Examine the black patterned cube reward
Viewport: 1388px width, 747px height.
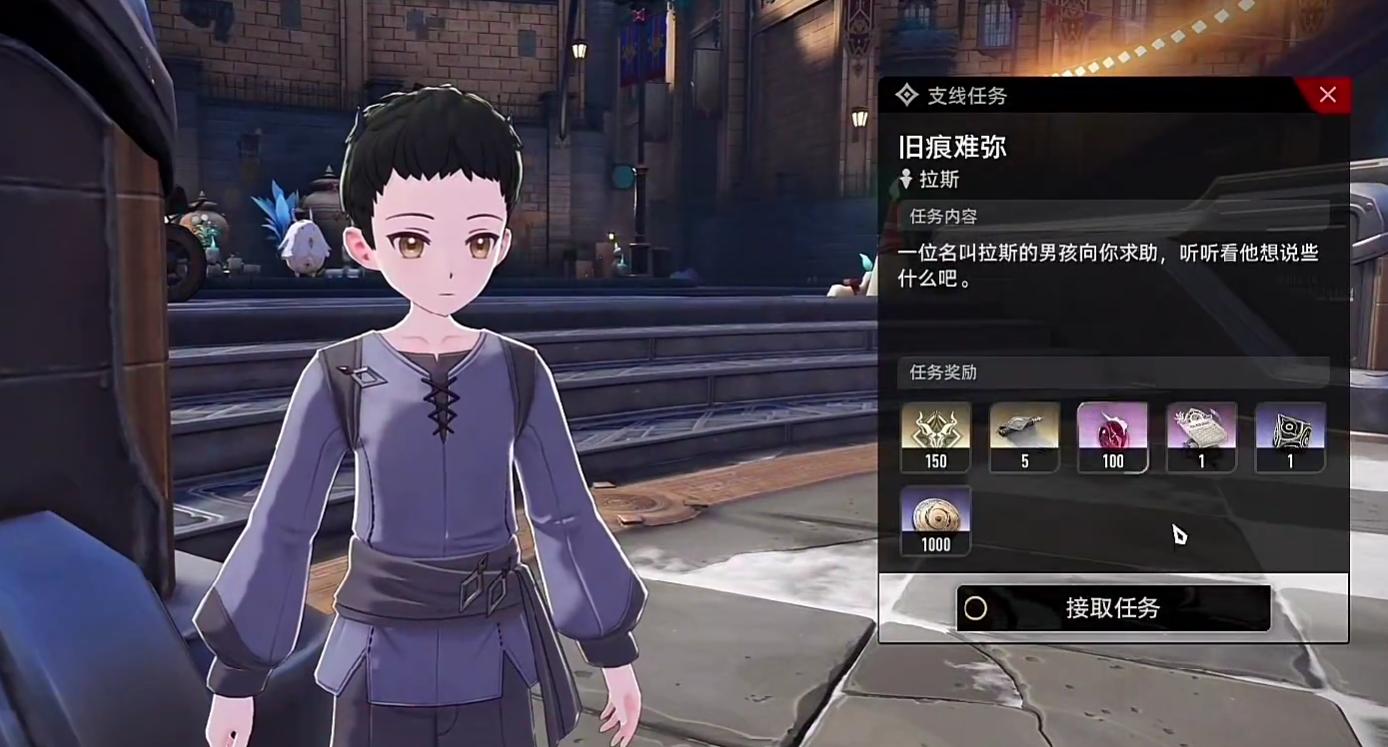[1290, 436]
